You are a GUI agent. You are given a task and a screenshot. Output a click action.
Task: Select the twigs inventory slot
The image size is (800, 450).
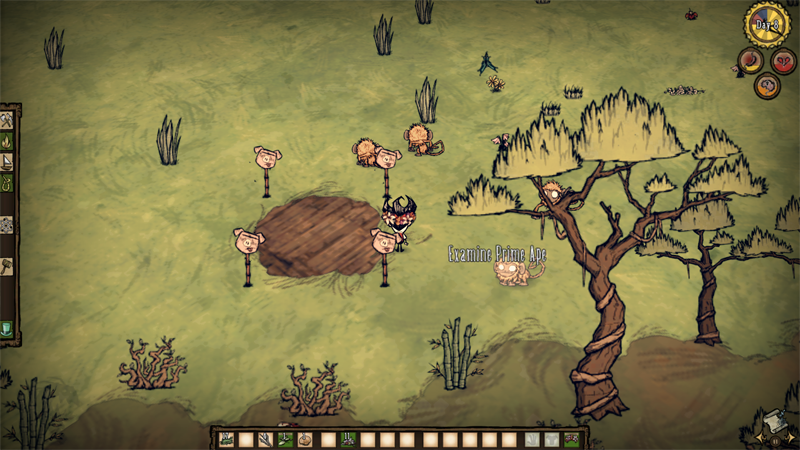[266, 439]
